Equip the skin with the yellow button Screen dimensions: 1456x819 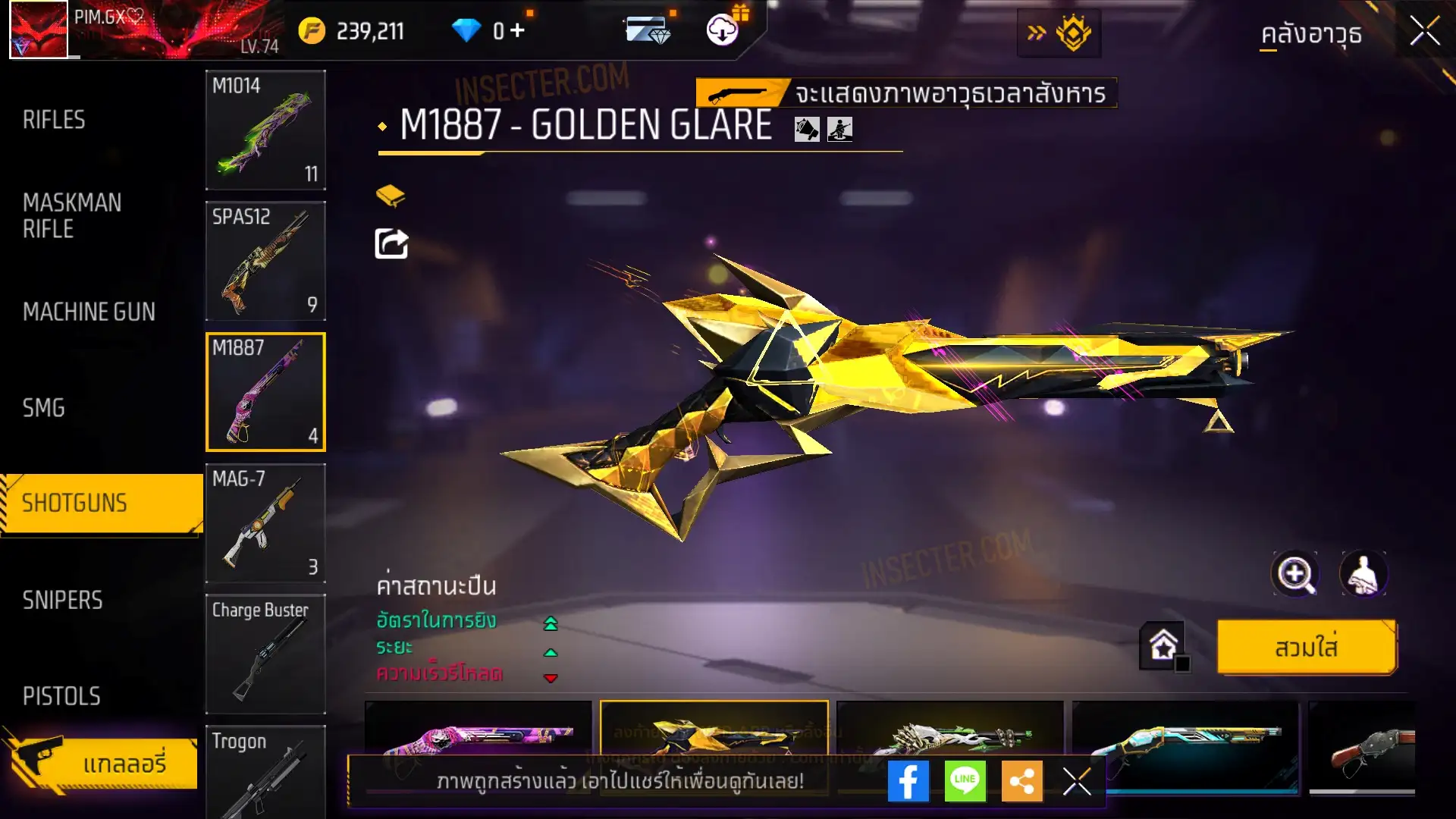click(1306, 648)
